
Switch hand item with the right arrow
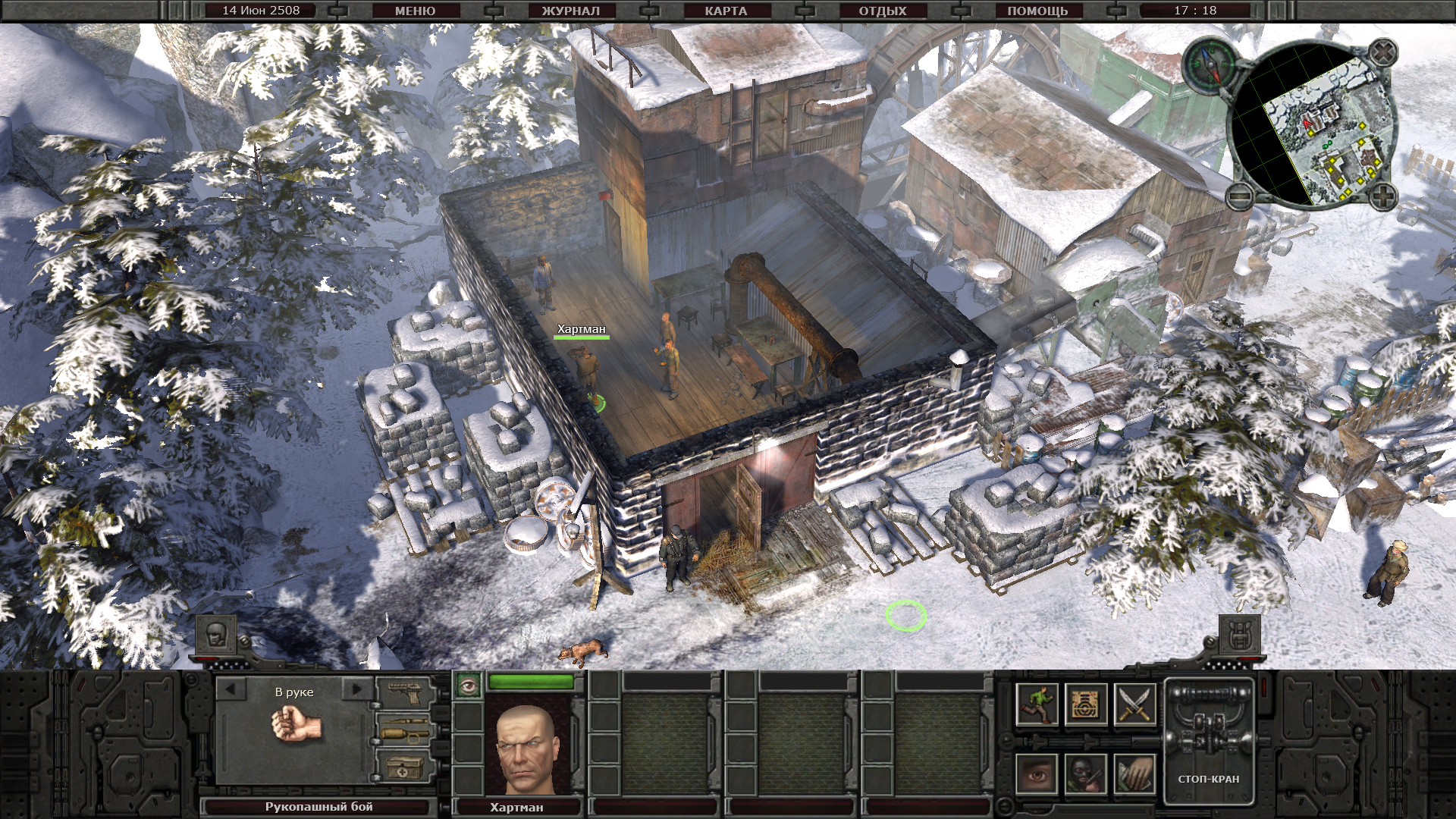(355, 690)
